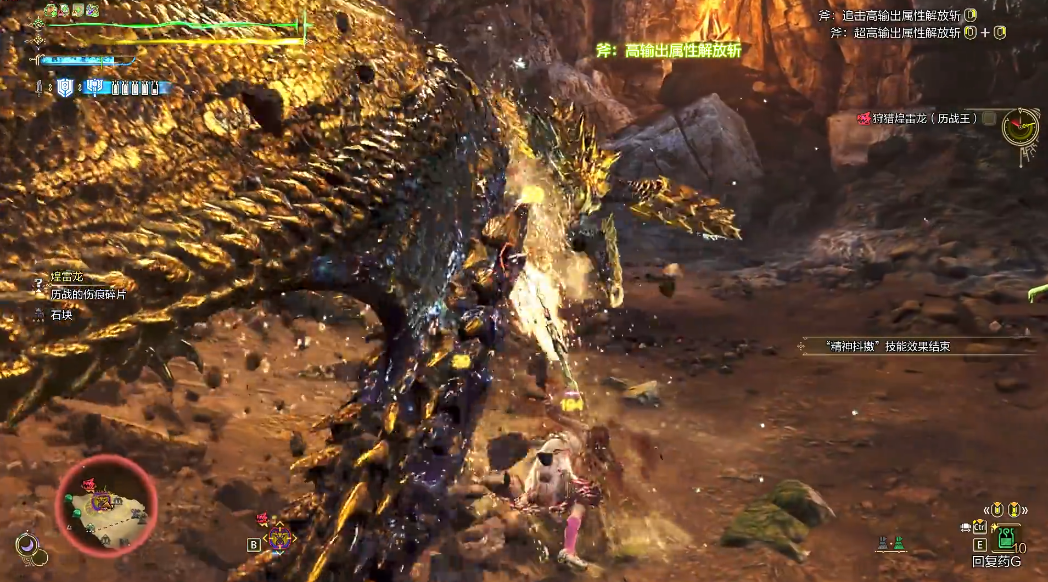Click the charge blade phial gauge icon
The width and height of the screenshot is (1048, 582).
[96, 87]
